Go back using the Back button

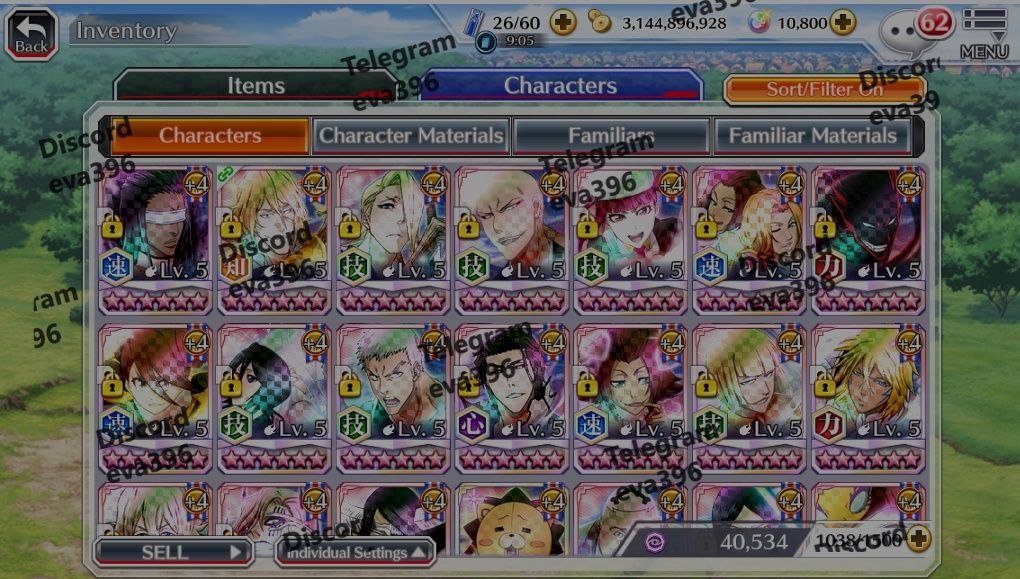pyautogui.click(x=31, y=33)
